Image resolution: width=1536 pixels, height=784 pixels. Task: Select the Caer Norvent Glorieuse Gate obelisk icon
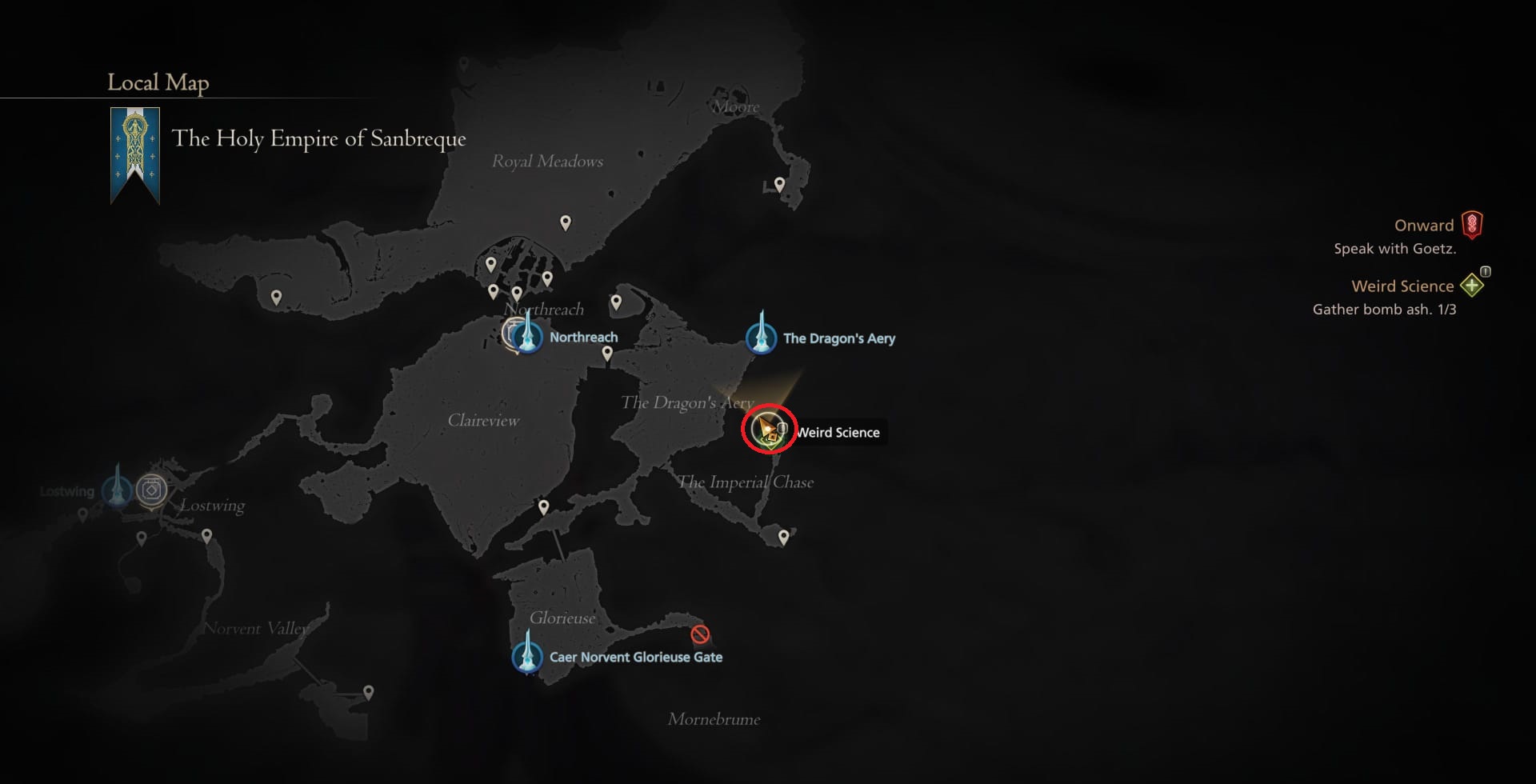528,657
